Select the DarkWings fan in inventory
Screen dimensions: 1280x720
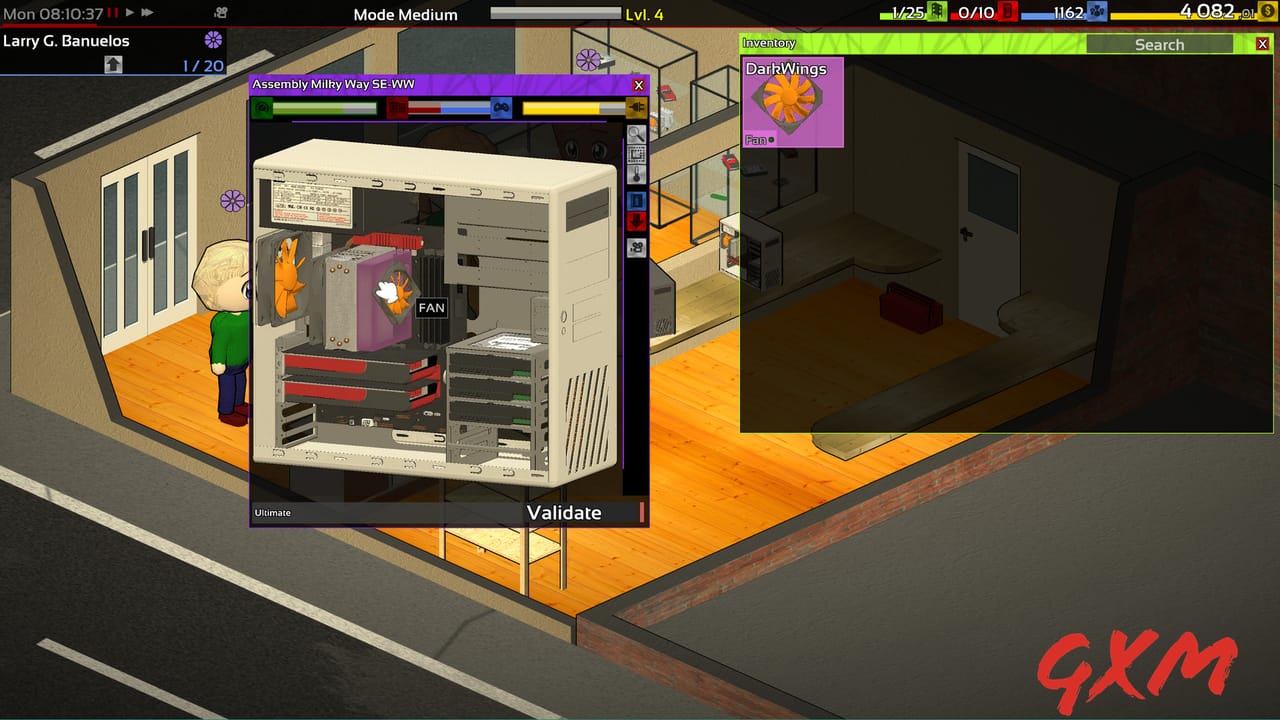(793, 100)
